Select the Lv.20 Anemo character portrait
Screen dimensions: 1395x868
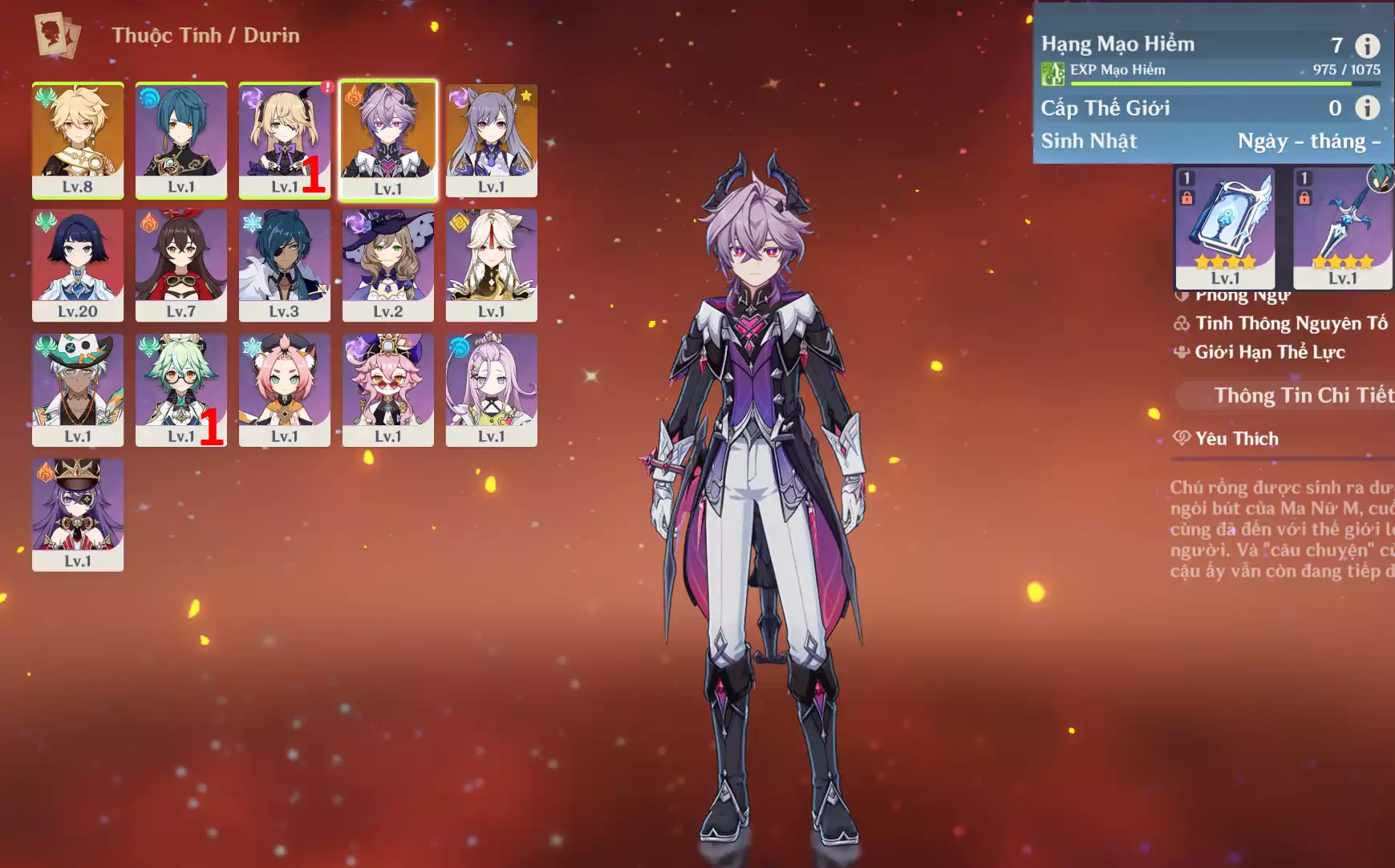(x=78, y=265)
